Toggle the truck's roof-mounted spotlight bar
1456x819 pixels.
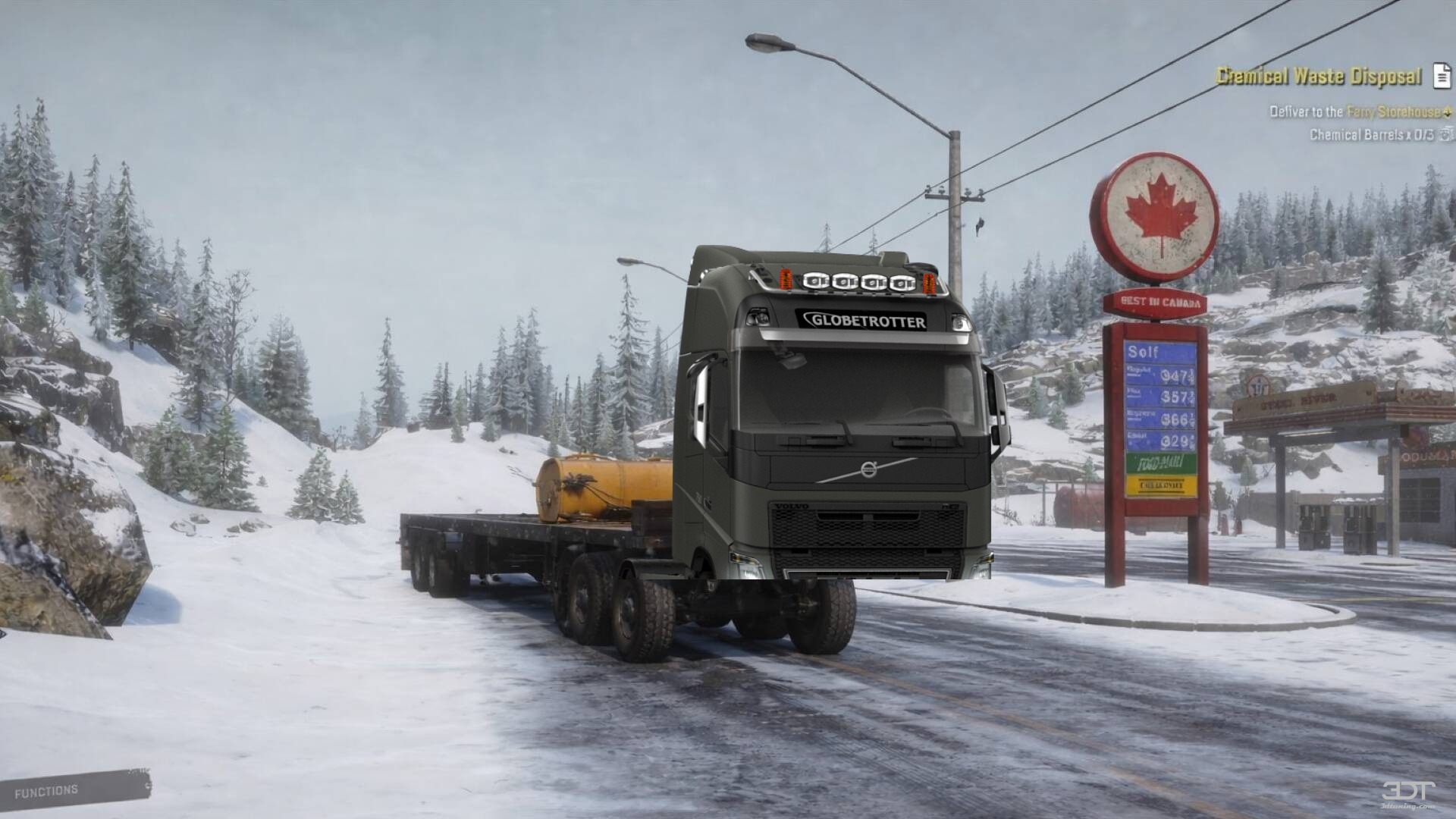(x=856, y=281)
